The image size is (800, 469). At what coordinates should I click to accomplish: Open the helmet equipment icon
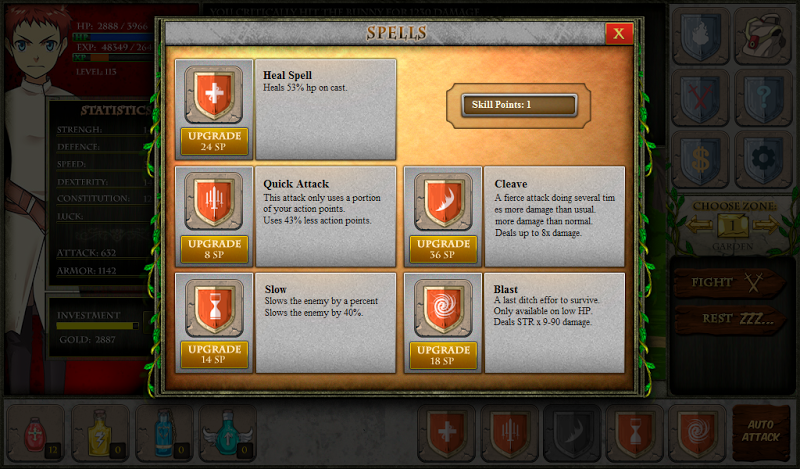pos(764,33)
